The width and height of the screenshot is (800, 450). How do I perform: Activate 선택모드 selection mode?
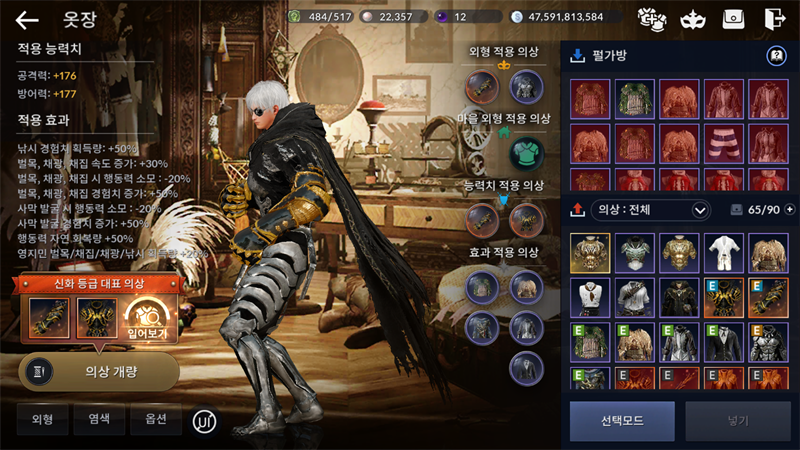(x=622, y=421)
